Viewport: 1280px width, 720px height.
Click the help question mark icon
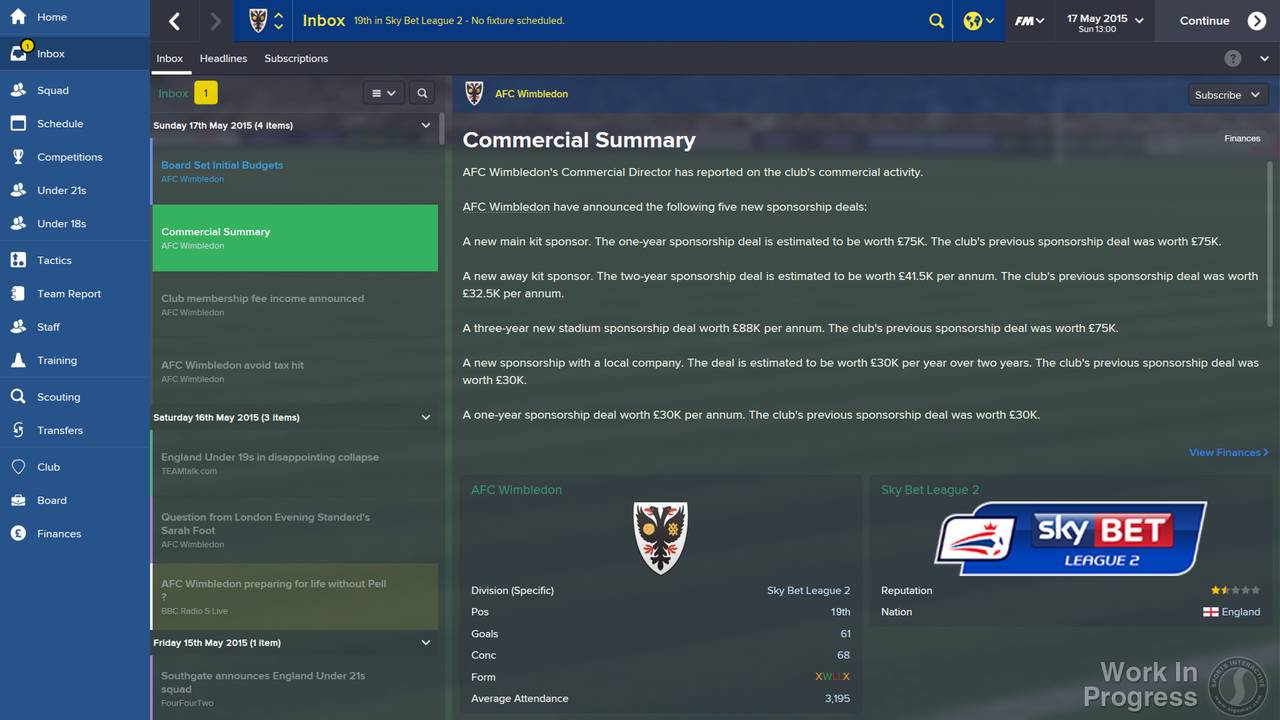coord(1233,58)
